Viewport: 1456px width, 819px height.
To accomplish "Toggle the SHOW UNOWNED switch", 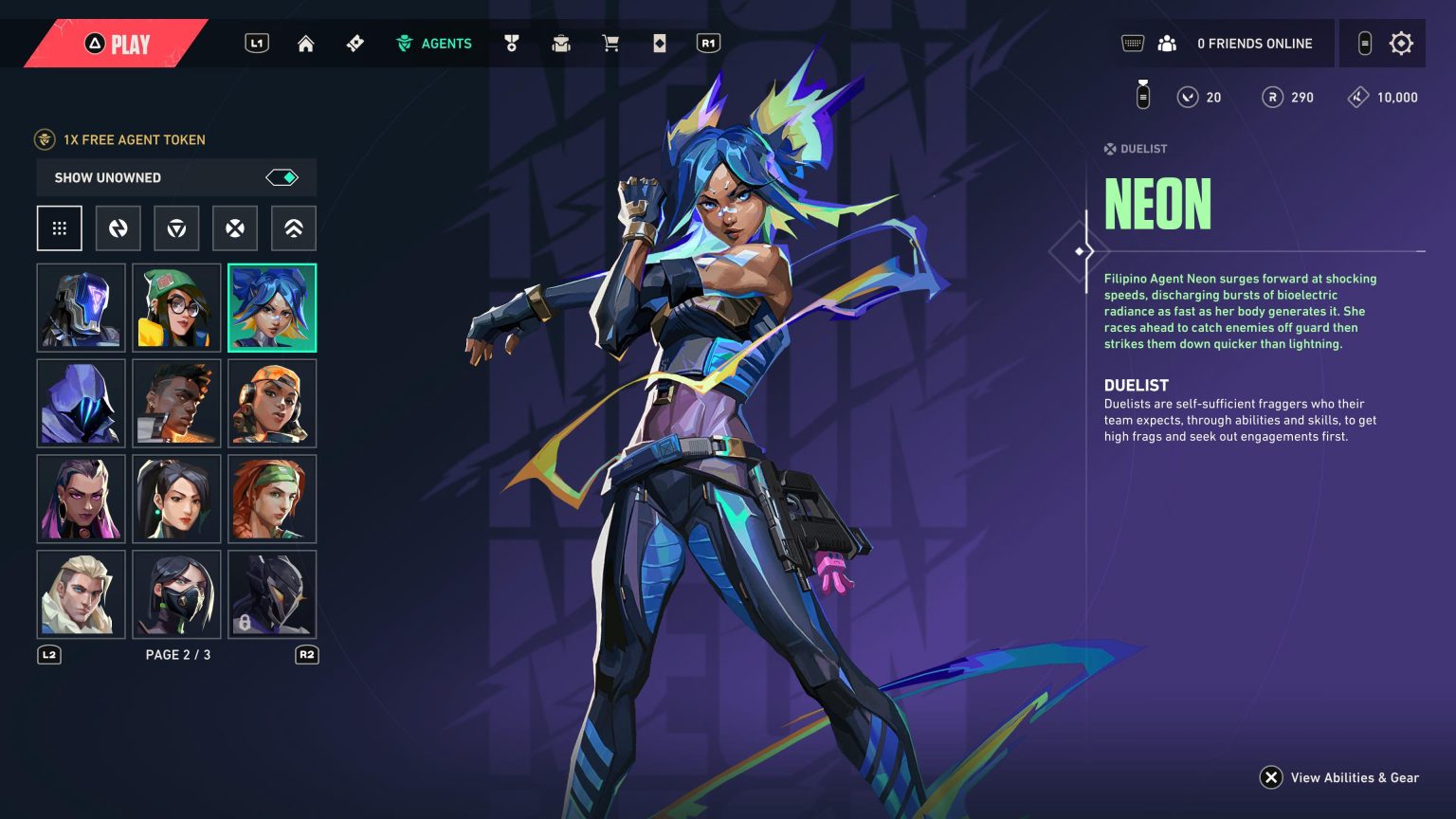I will point(282,177).
